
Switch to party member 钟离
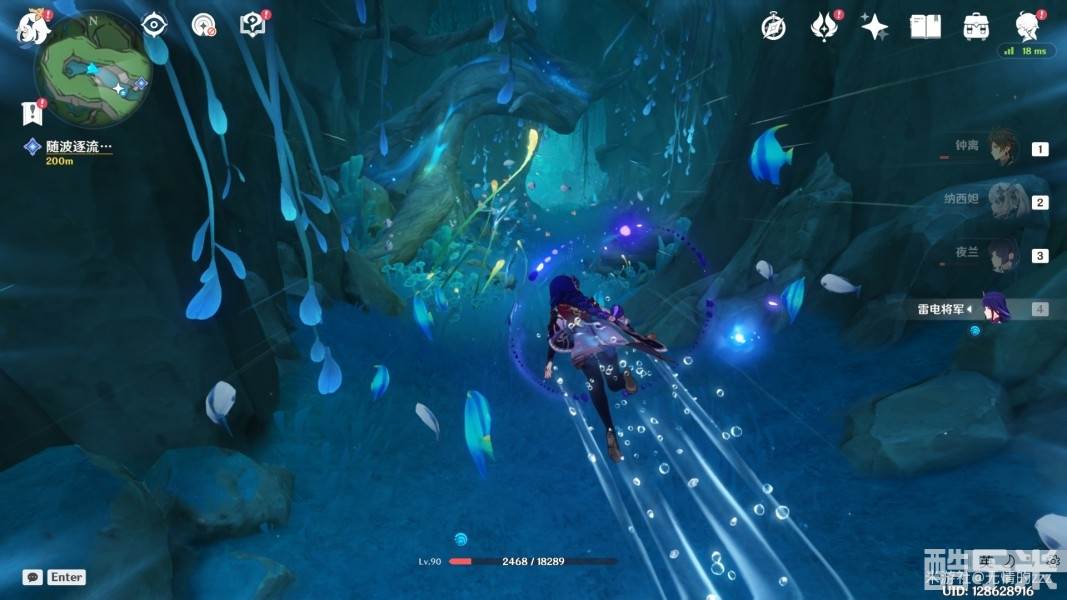click(x=1002, y=148)
